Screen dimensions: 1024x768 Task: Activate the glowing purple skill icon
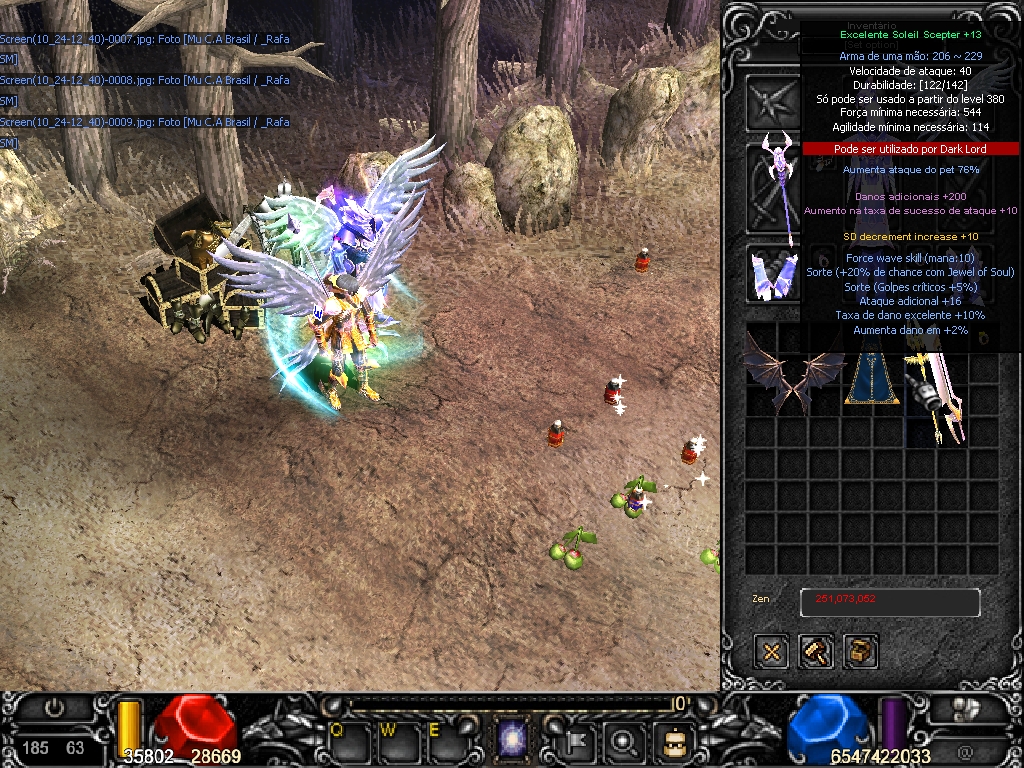pos(513,742)
